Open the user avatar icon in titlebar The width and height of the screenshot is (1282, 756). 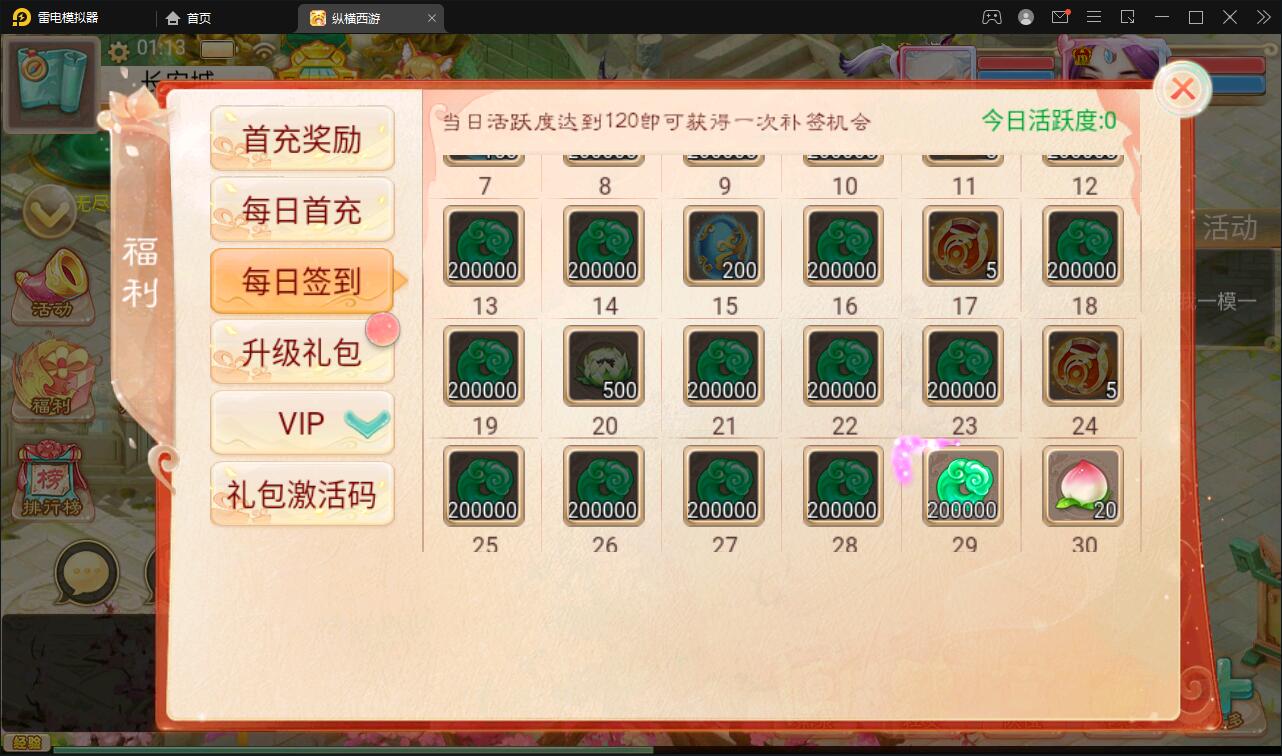point(1024,17)
